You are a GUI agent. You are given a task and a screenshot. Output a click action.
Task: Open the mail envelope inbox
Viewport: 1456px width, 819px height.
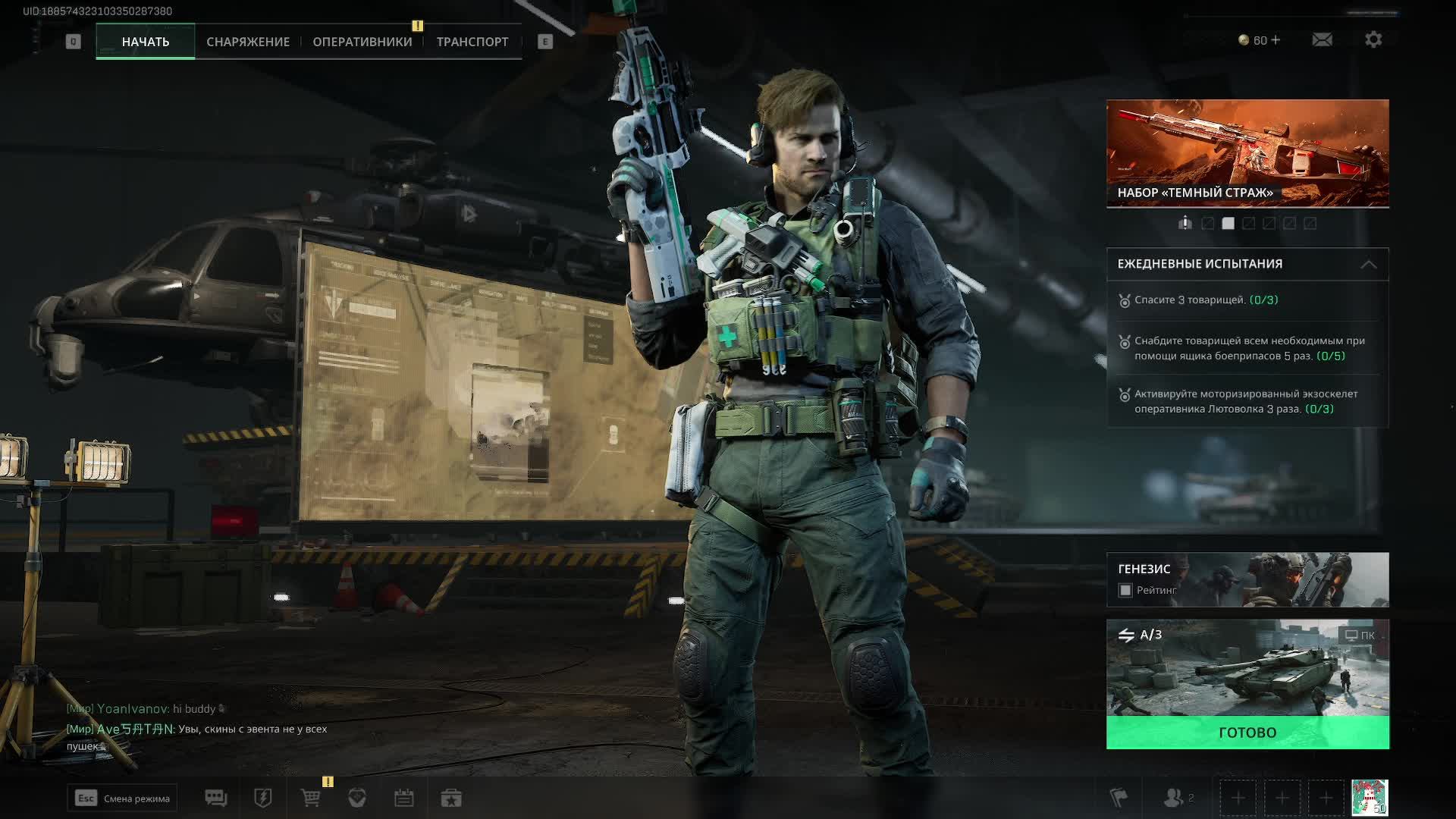(1322, 39)
